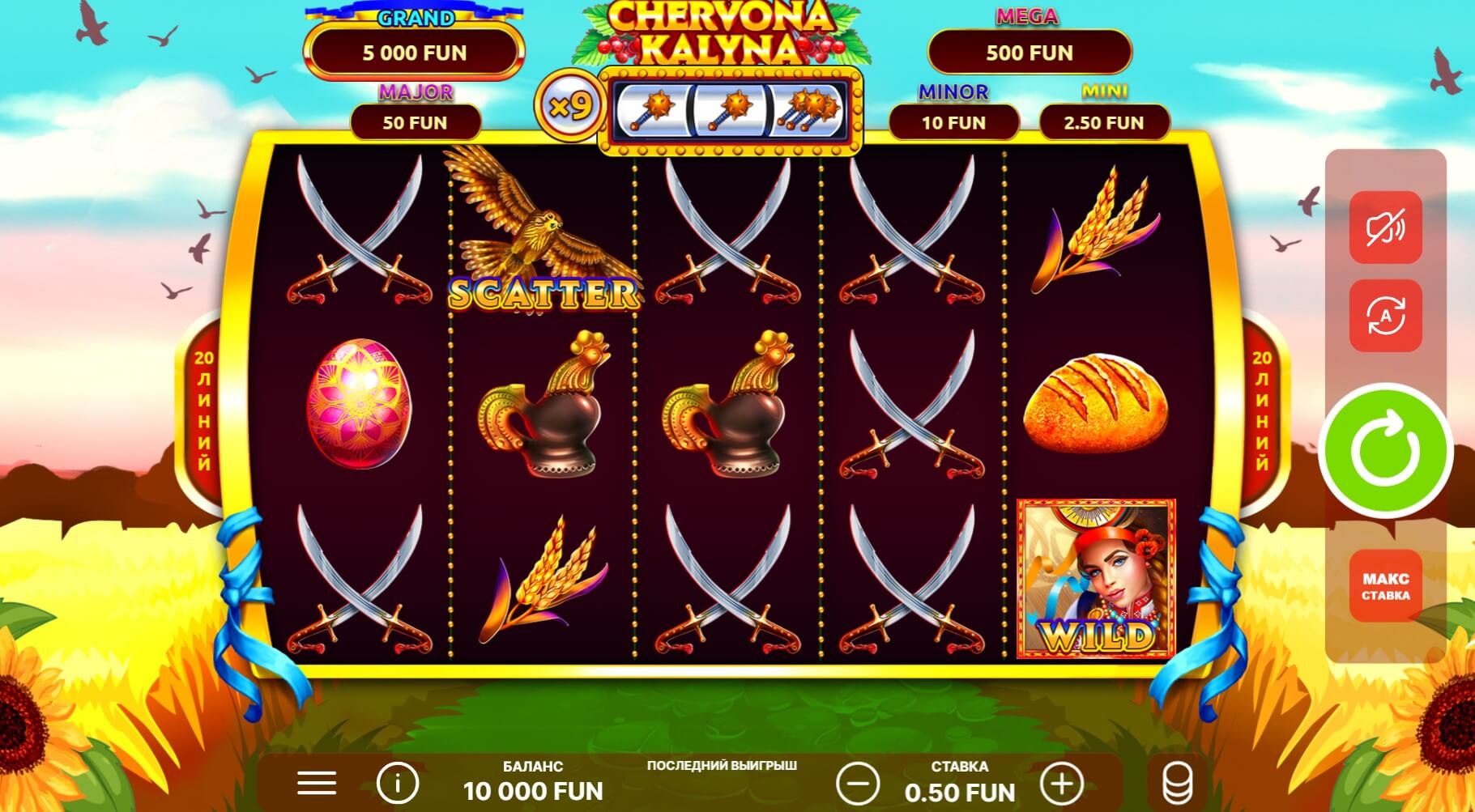This screenshot has height=812, width=1475.
Task: Click the GRAND 5 000 FUN jackpot display
Action: pos(415,53)
